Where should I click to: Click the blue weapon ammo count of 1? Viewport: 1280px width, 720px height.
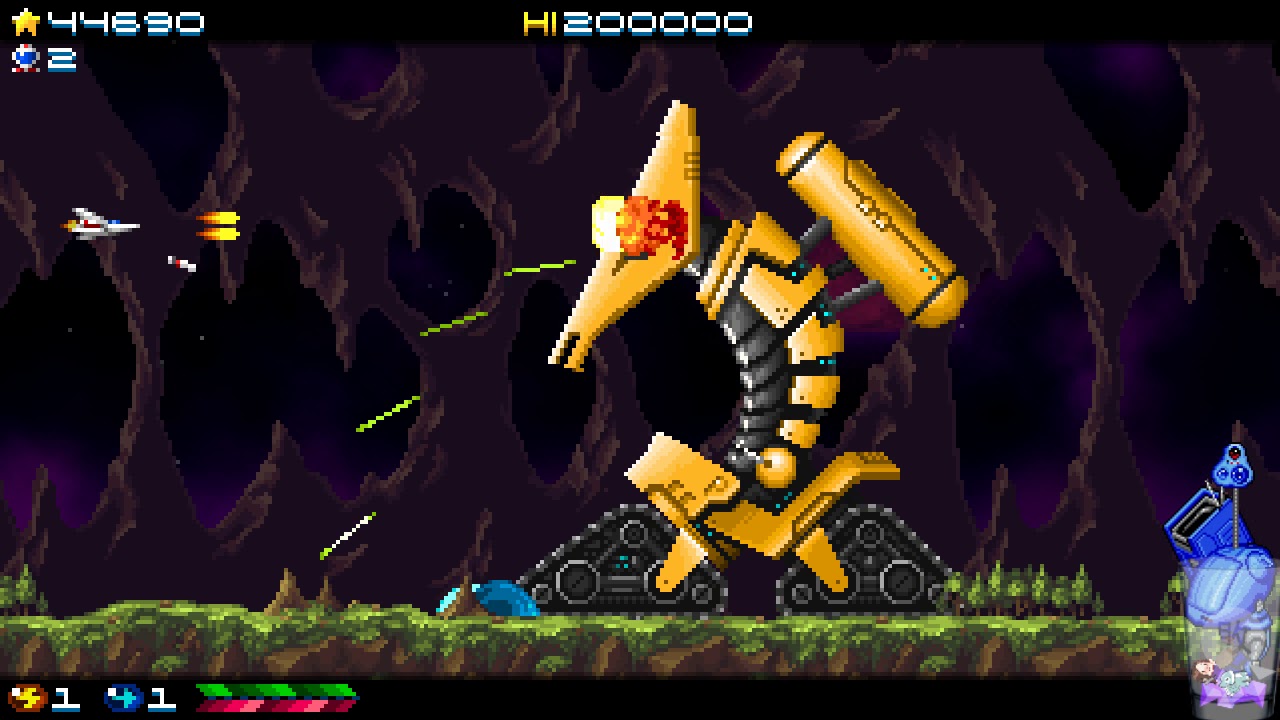160,698
